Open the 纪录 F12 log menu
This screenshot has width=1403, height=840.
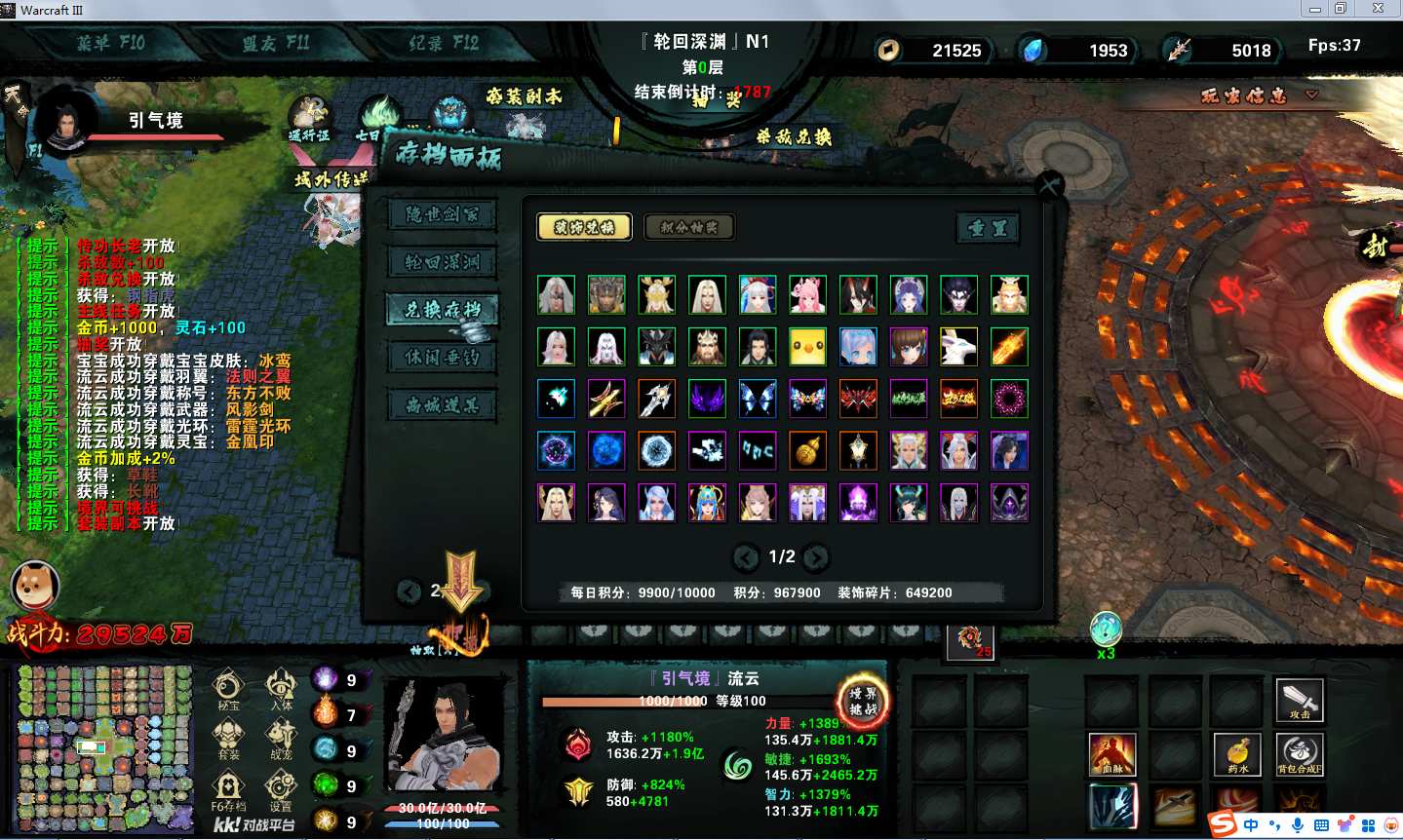[x=444, y=44]
